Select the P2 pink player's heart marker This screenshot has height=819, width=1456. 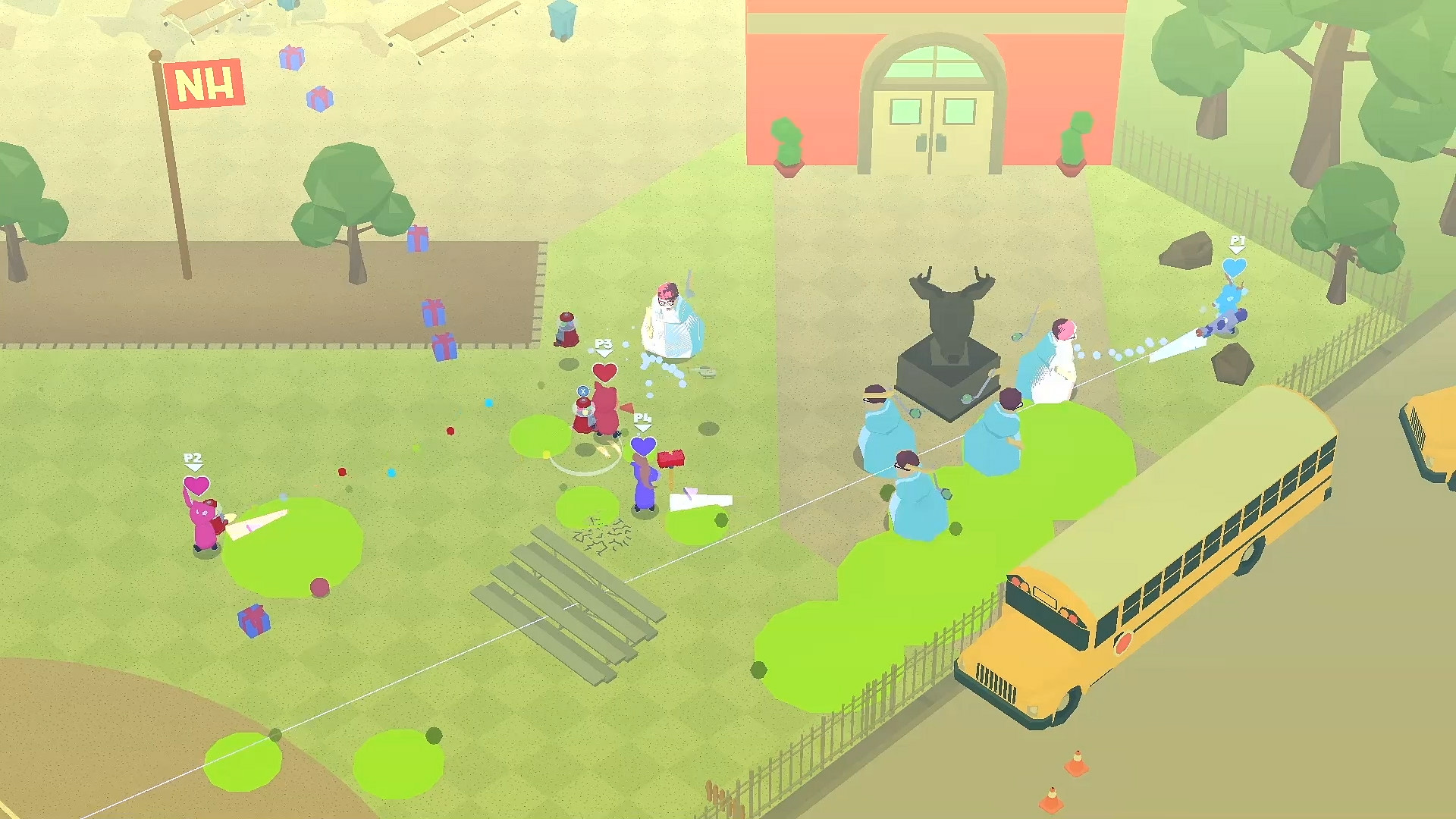point(196,484)
